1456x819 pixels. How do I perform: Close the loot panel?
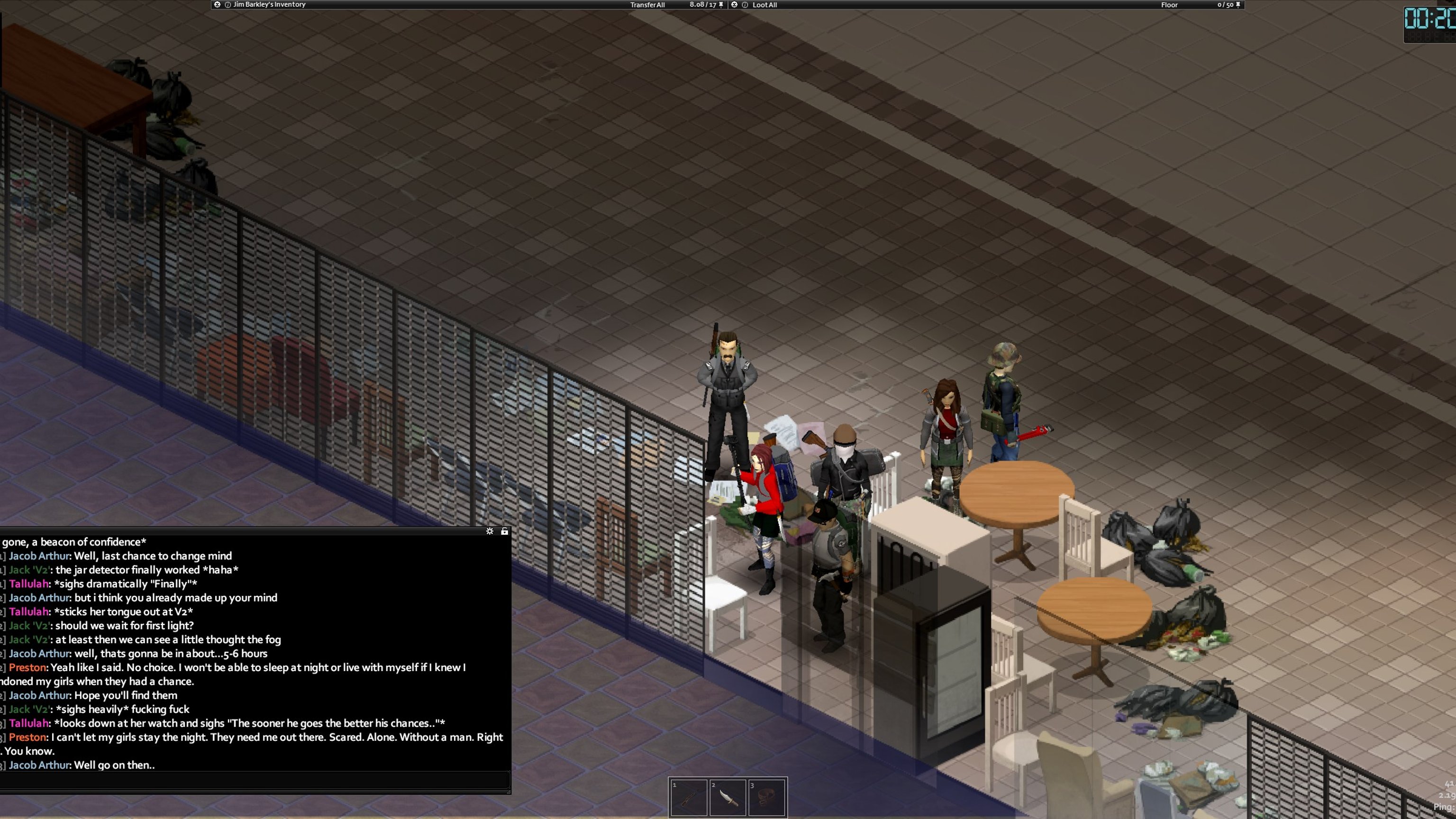tap(734, 5)
